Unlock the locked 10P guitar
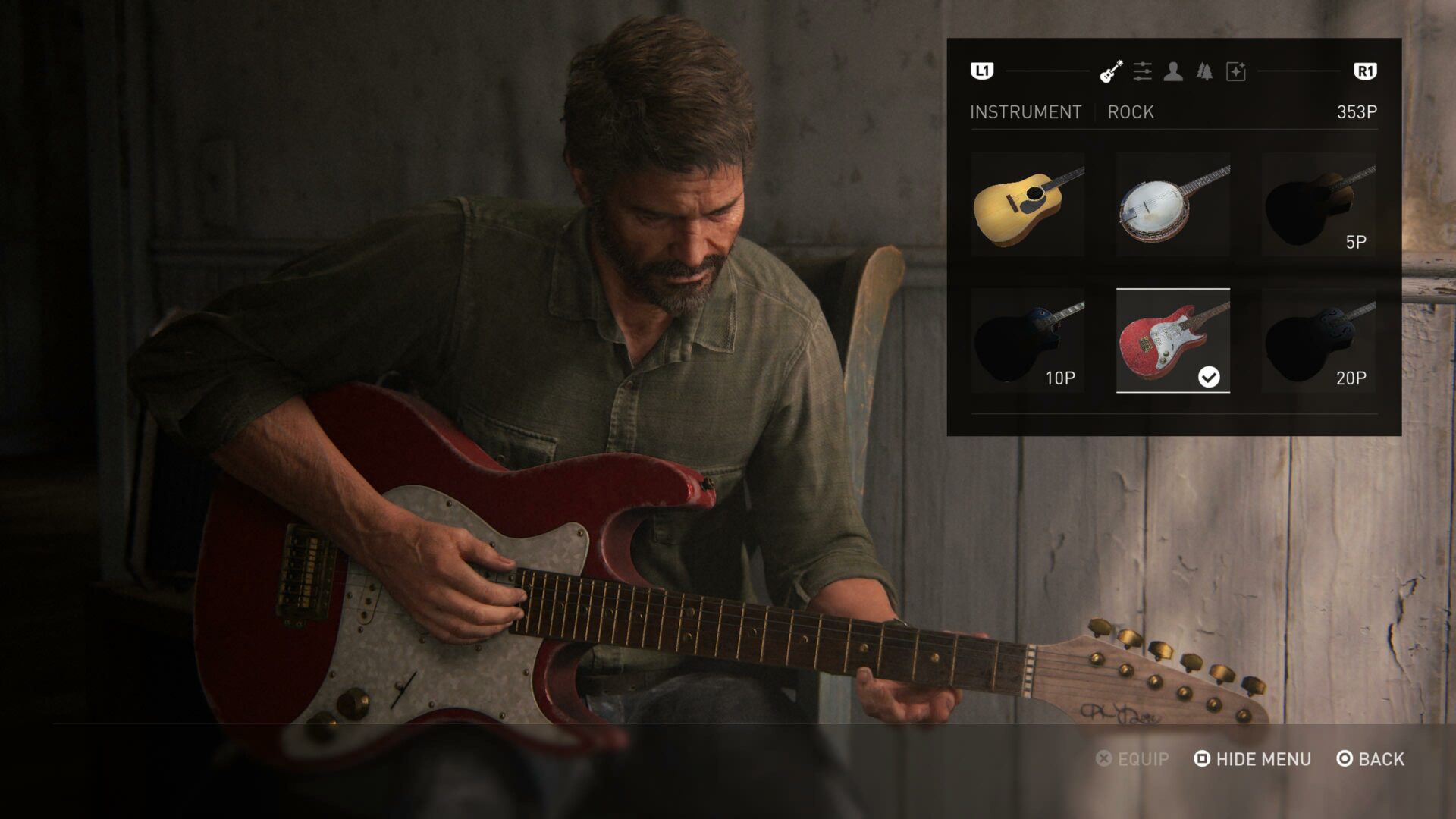The height and width of the screenshot is (819, 1456). 1028,341
